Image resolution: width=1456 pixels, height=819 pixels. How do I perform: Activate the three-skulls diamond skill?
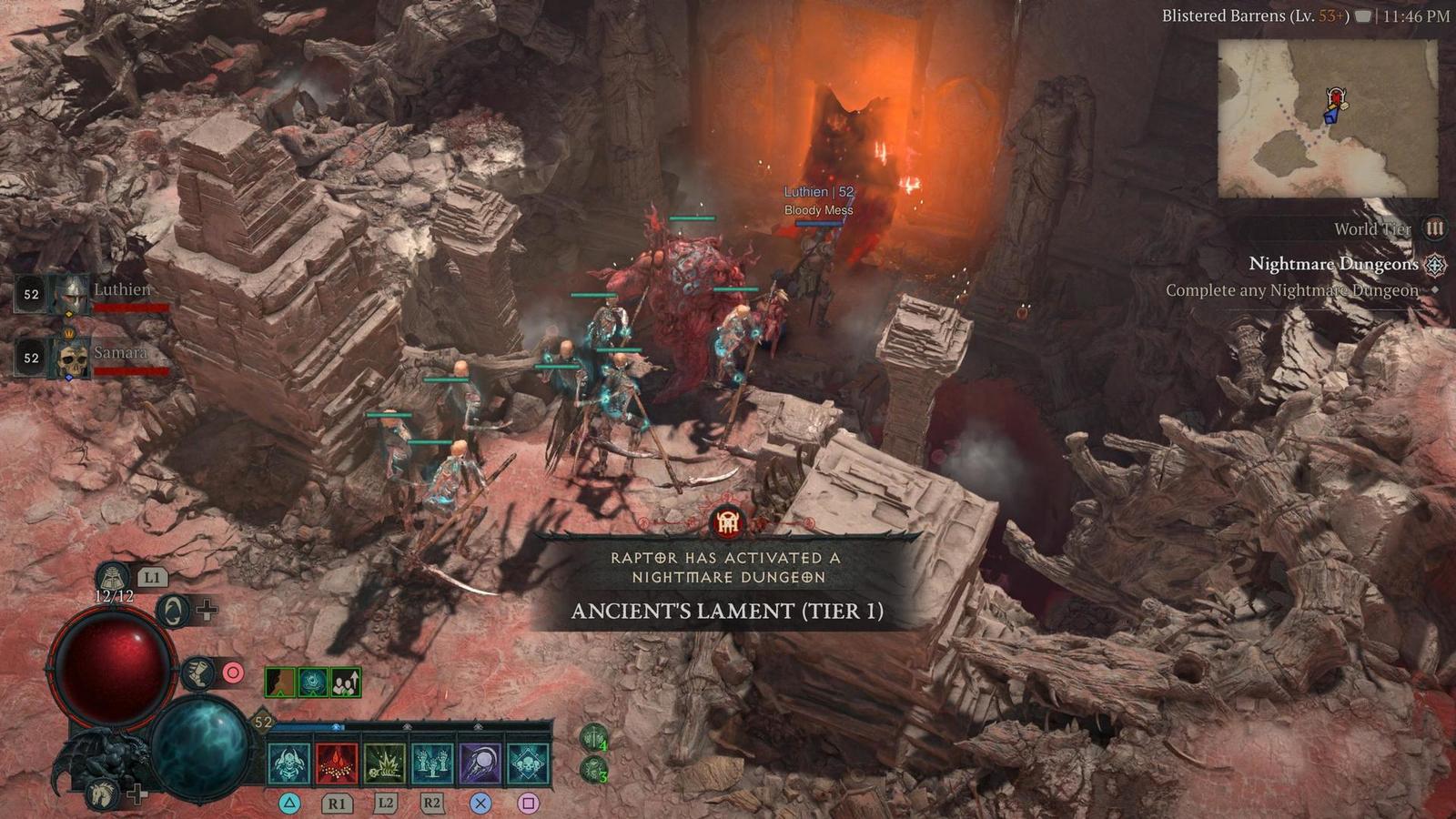pyautogui.click(x=528, y=763)
